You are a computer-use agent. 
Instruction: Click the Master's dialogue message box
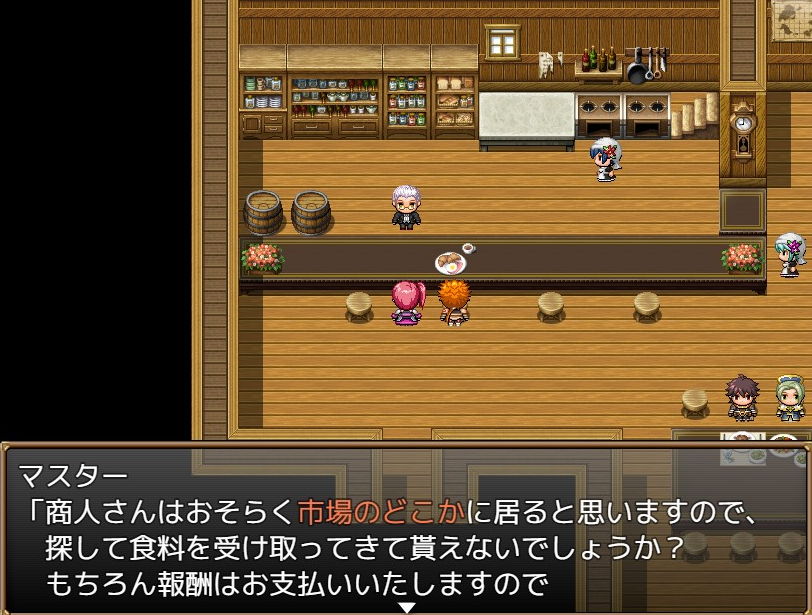pyautogui.click(x=406, y=527)
